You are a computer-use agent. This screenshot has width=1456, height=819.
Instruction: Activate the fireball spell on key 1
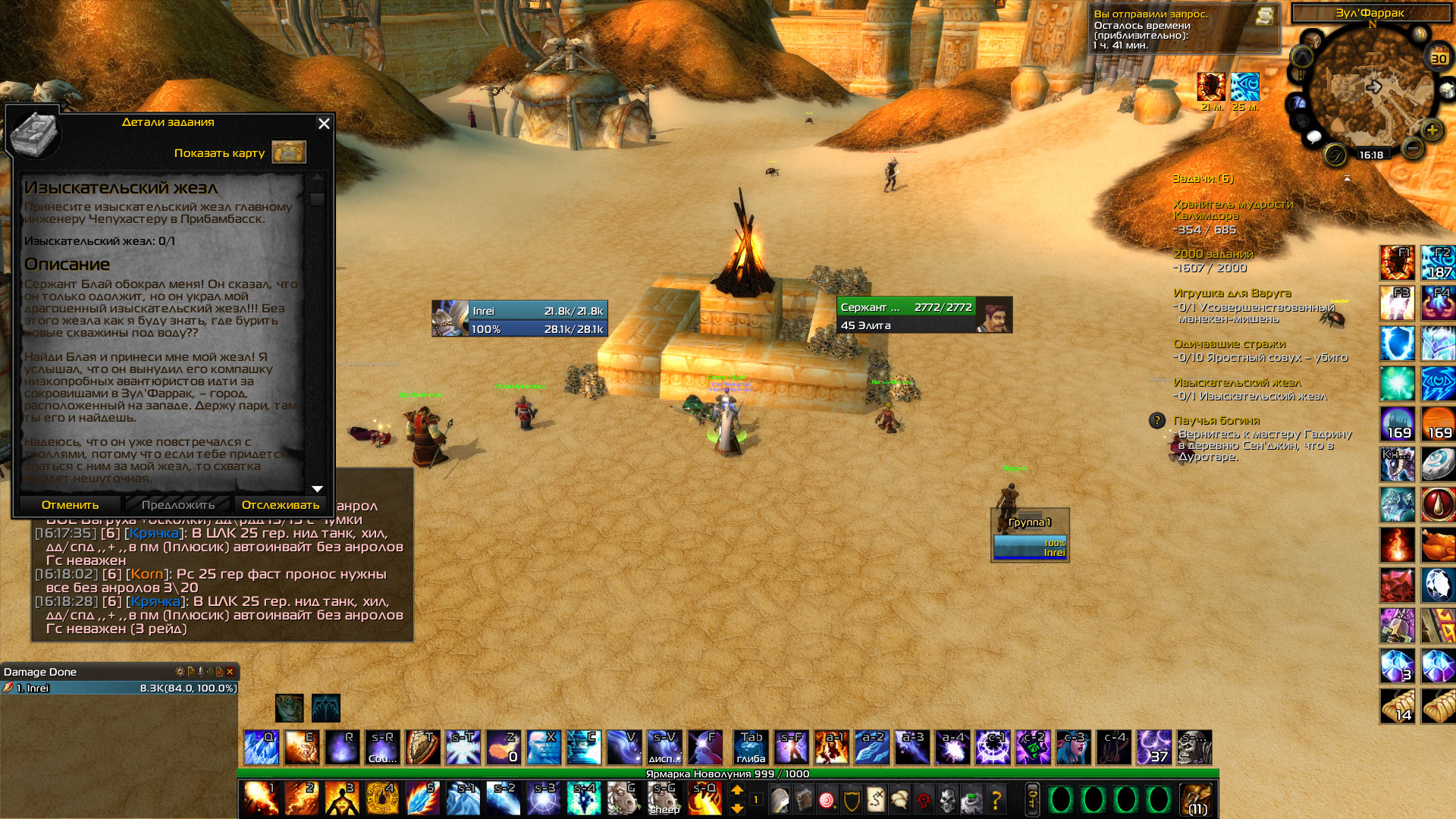pyautogui.click(x=260, y=799)
